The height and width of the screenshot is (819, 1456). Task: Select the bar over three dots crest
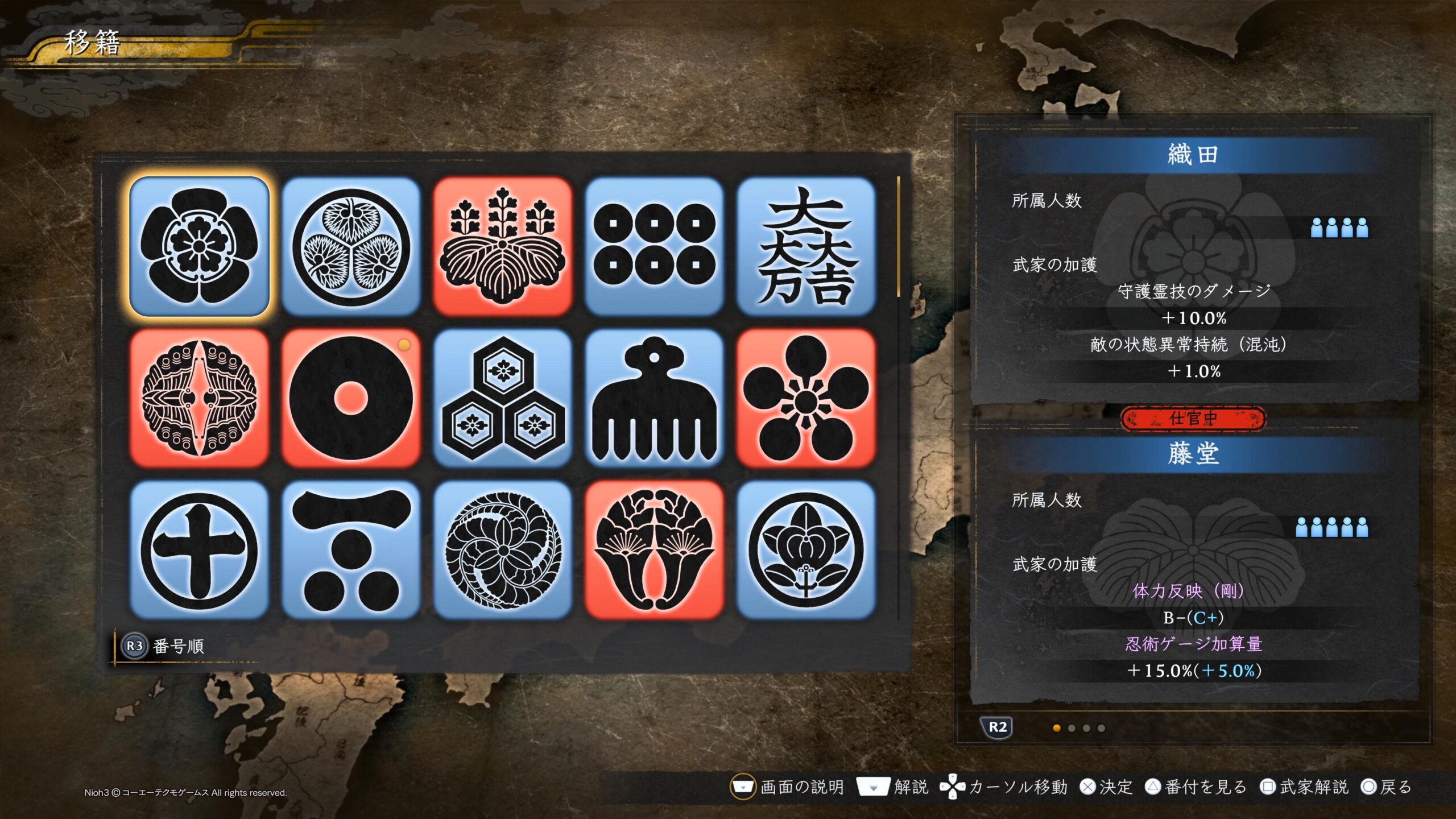pyautogui.click(x=351, y=550)
